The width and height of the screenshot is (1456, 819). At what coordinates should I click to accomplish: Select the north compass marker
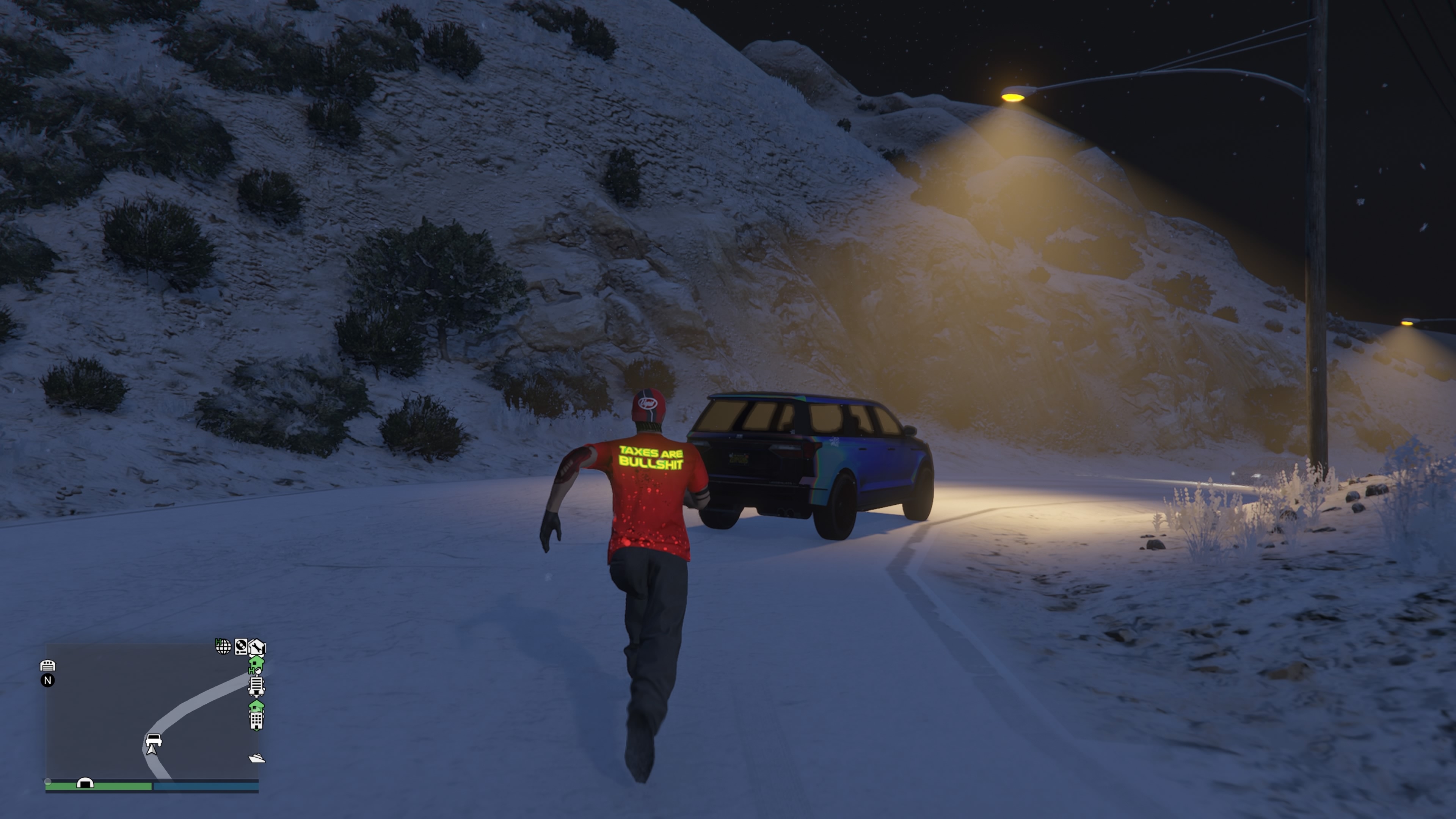48,681
